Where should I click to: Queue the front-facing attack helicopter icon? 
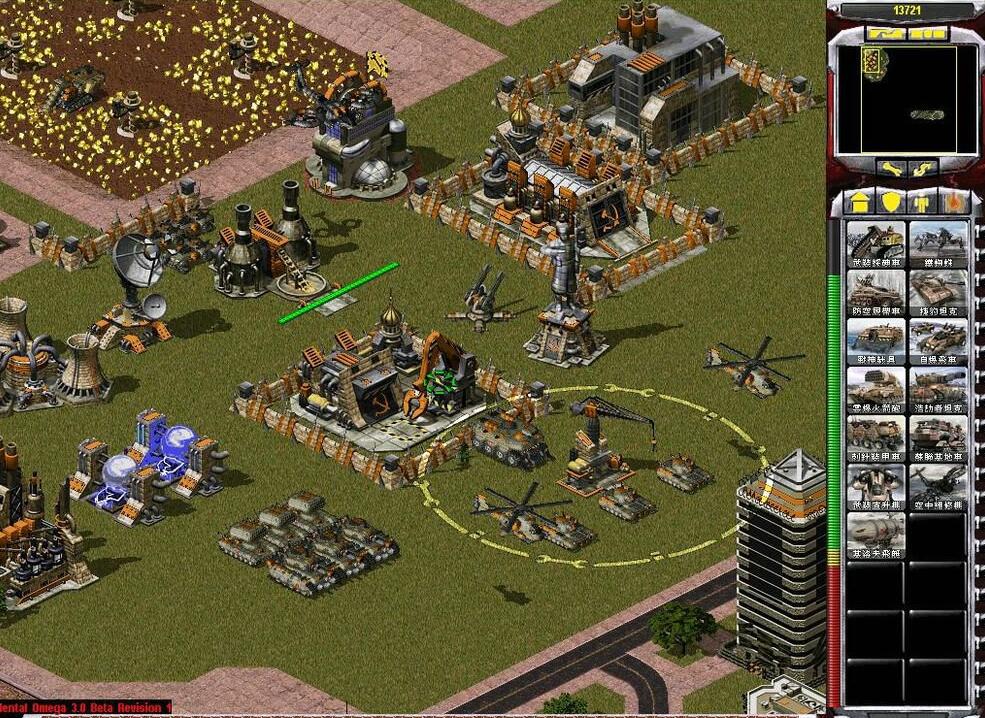click(x=875, y=486)
